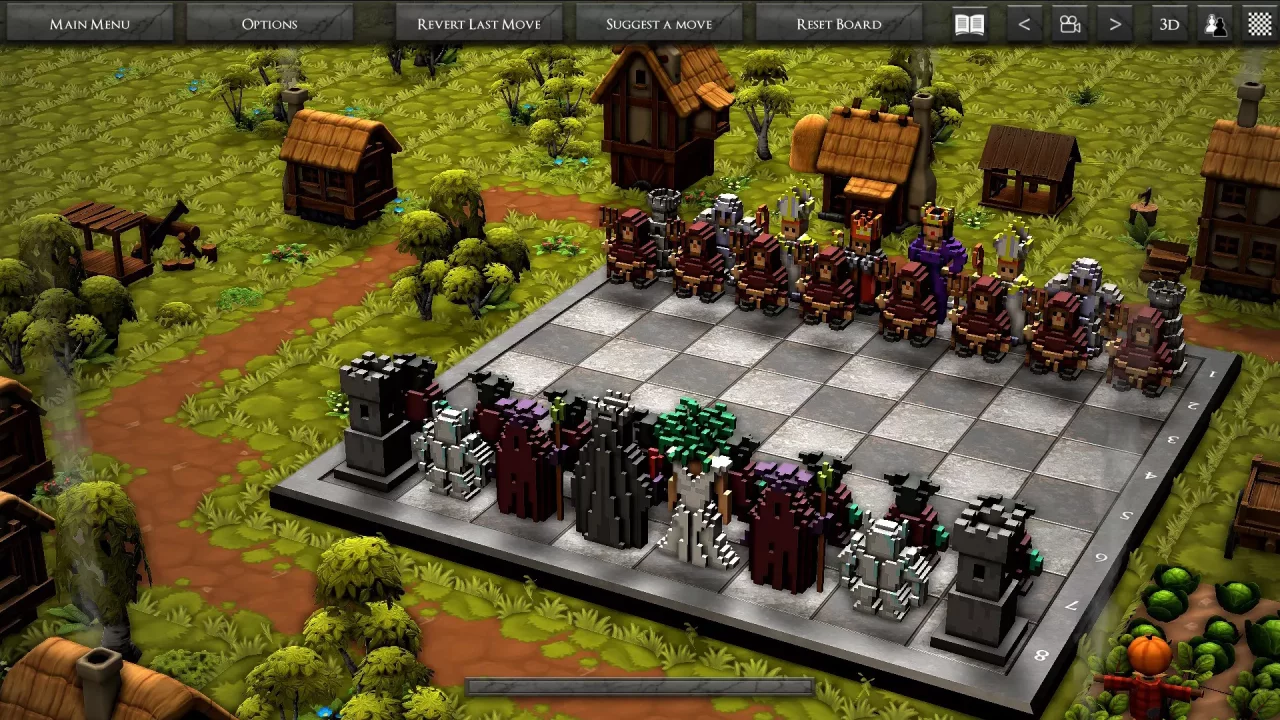Image resolution: width=1280 pixels, height=720 pixels.
Task: Select the camera view icon
Action: point(1069,23)
